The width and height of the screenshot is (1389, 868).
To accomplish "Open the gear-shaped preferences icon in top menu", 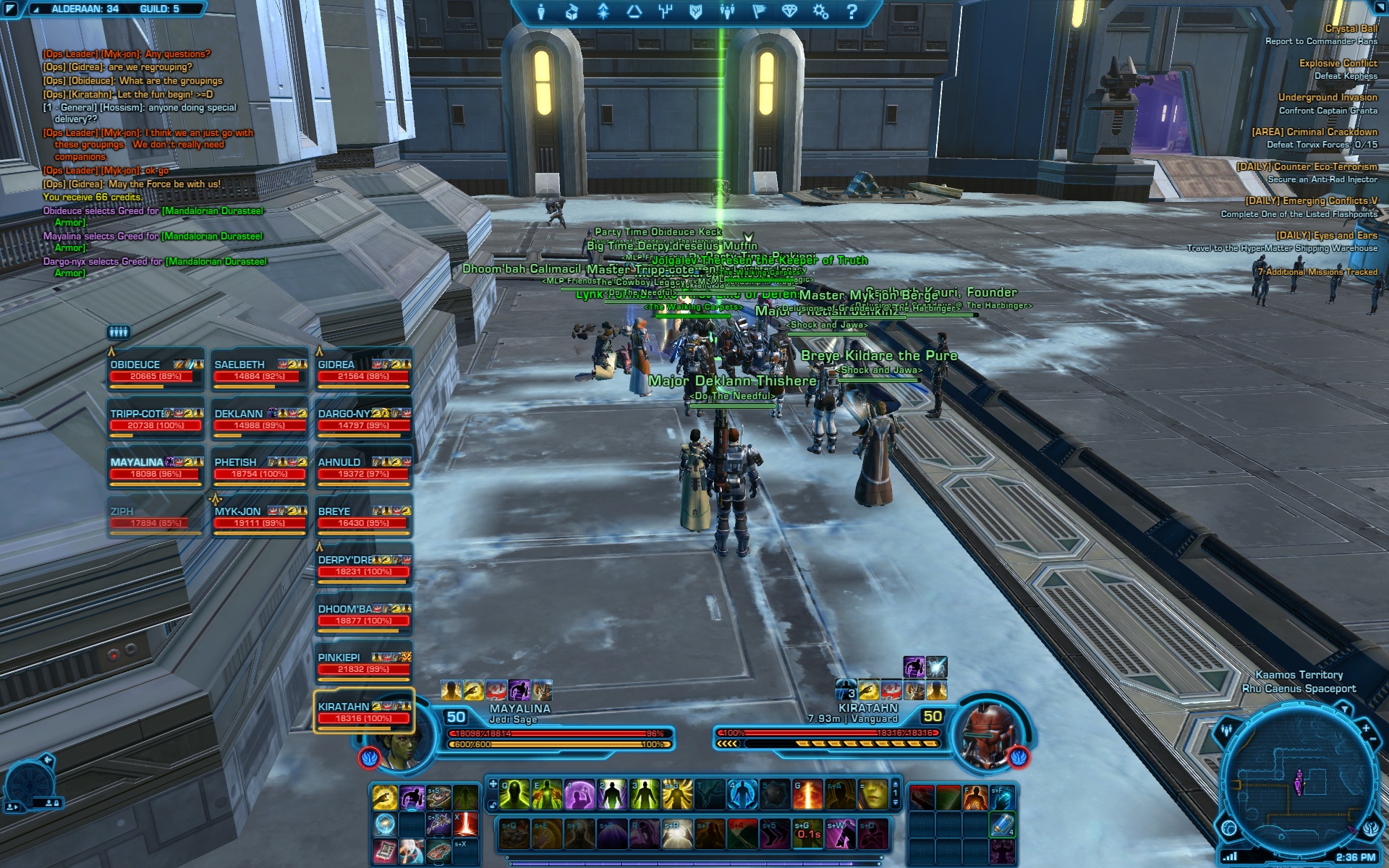I will [x=820, y=12].
